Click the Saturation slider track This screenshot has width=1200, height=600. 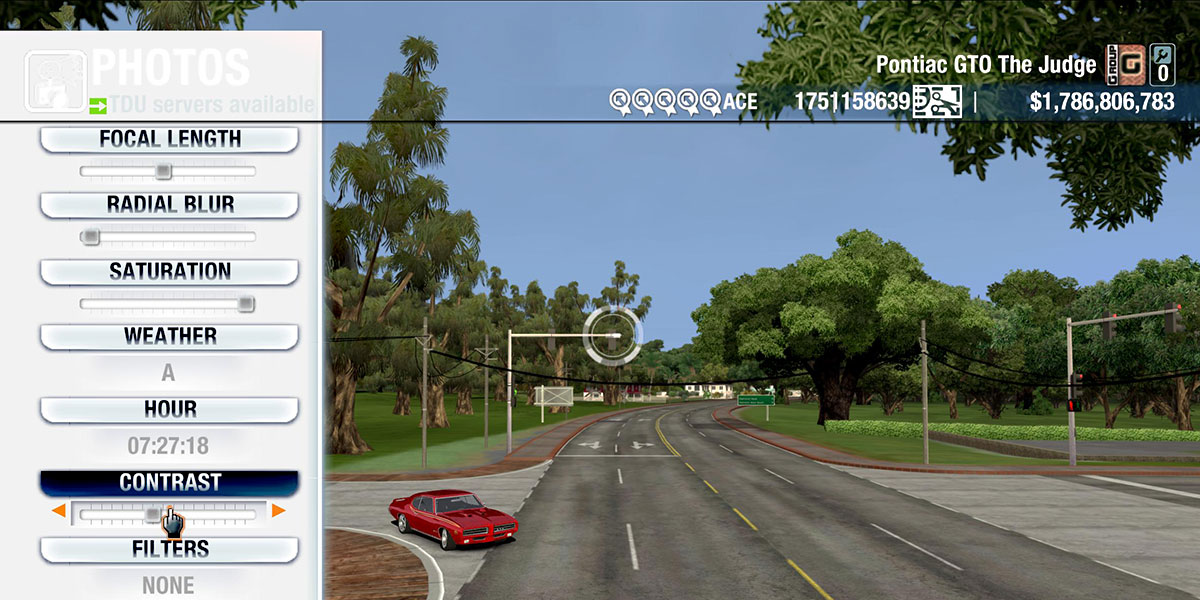click(168, 303)
